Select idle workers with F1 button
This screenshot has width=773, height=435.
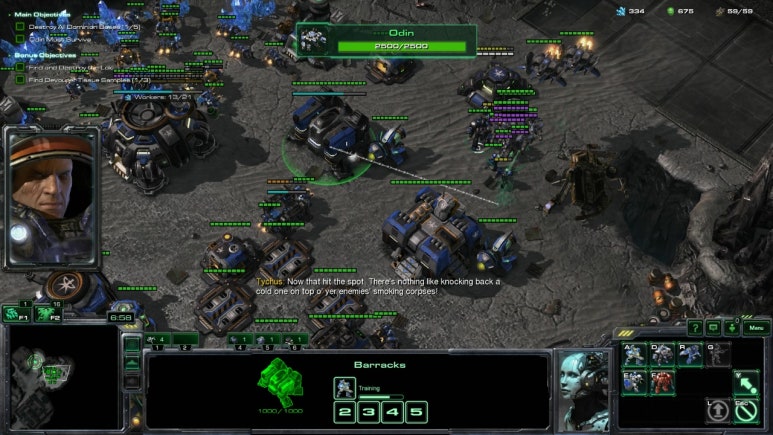coord(16,313)
